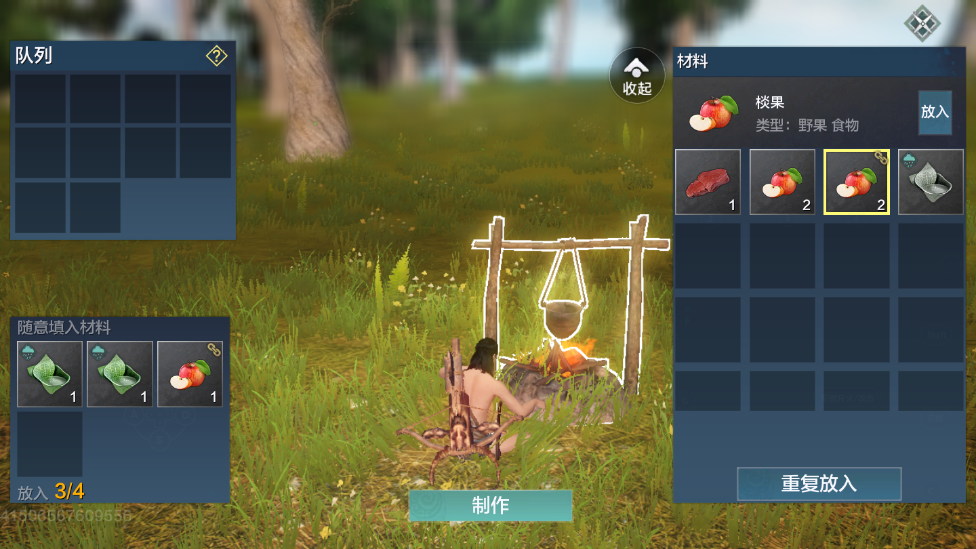Screen dimensions: 976x549
Task: Click 放入 to add the selected 桵果
Action: pyautogui.click(x=935, y=112)
